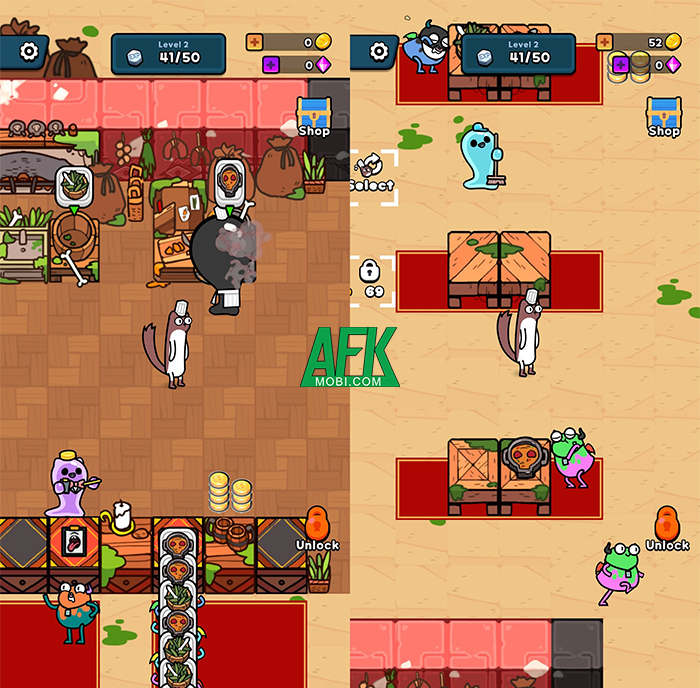700x688 pixels.
Task: Open settings via the gear beside the blue bird
Action: coord(379,50)
